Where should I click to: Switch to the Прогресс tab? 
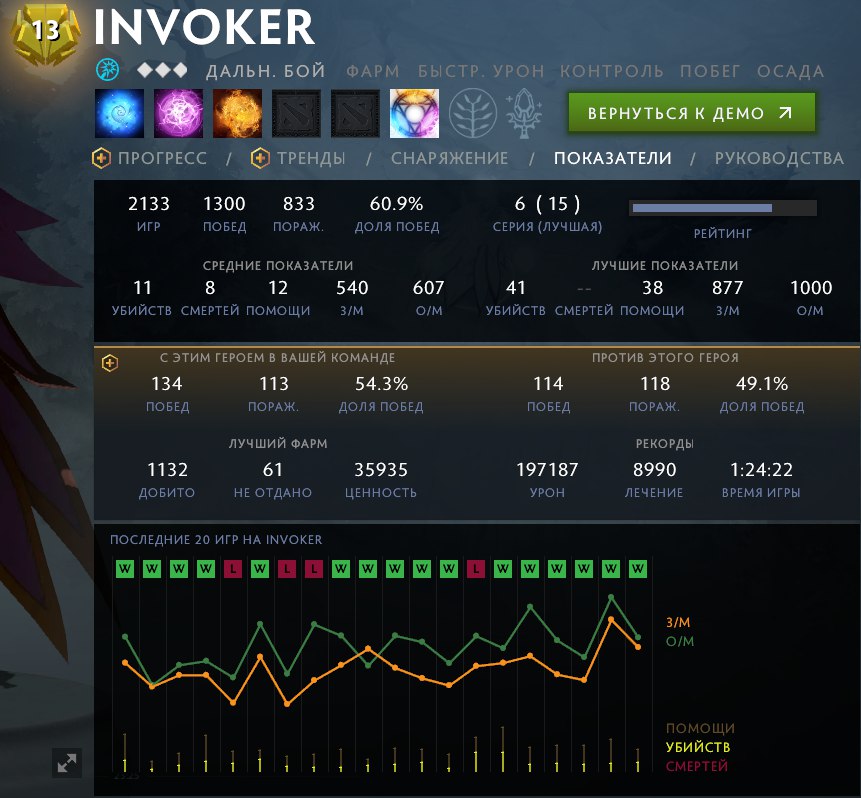pos(150,158)
